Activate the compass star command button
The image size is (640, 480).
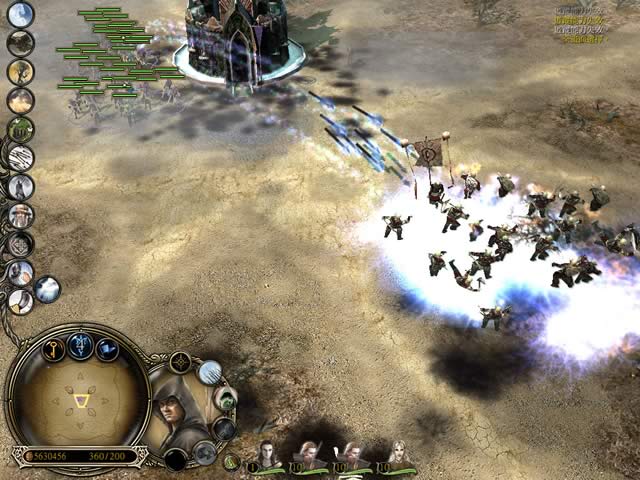(x=181, y=363)
